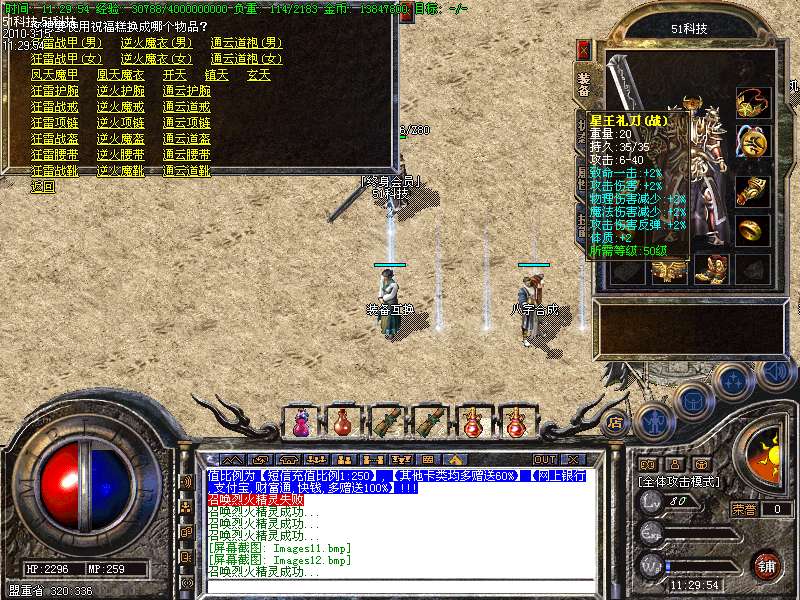
Task: Click the round 铺 stall button
Action: point(767,564)
